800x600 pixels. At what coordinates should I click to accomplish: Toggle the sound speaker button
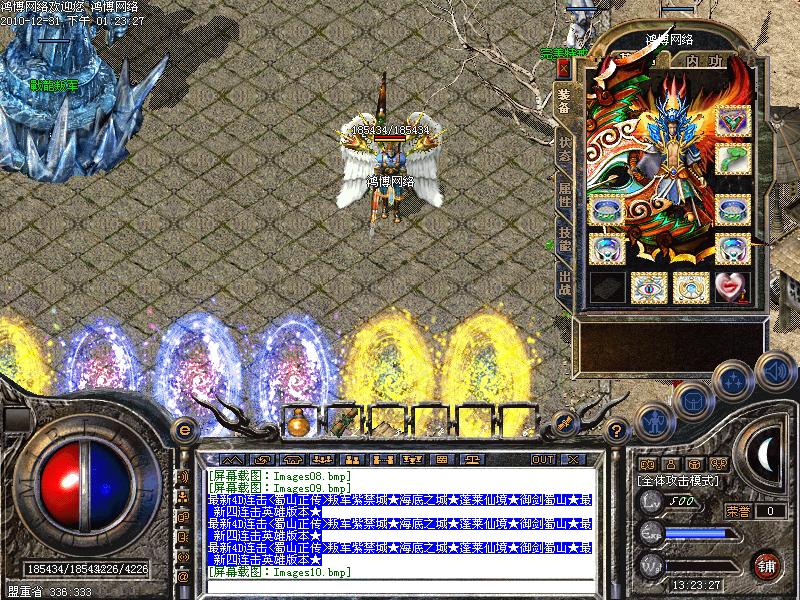773,370
